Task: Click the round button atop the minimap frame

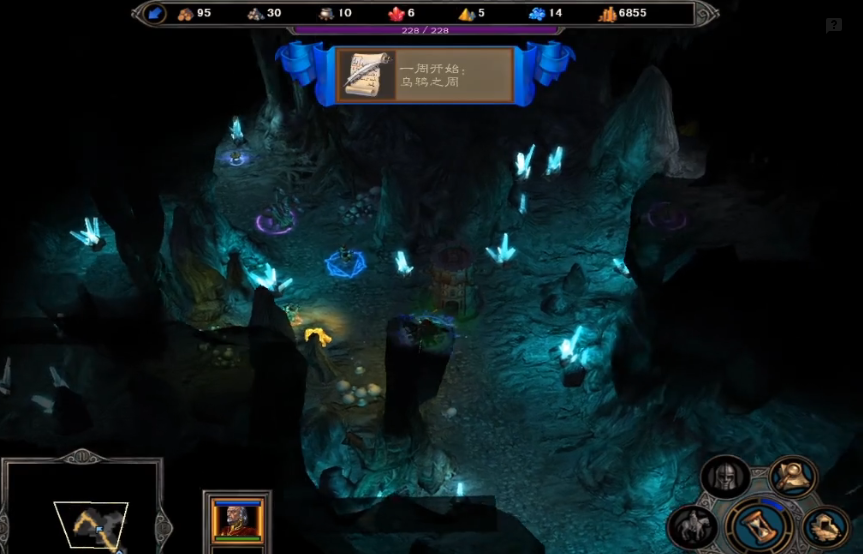Action: tap(82, 458)
